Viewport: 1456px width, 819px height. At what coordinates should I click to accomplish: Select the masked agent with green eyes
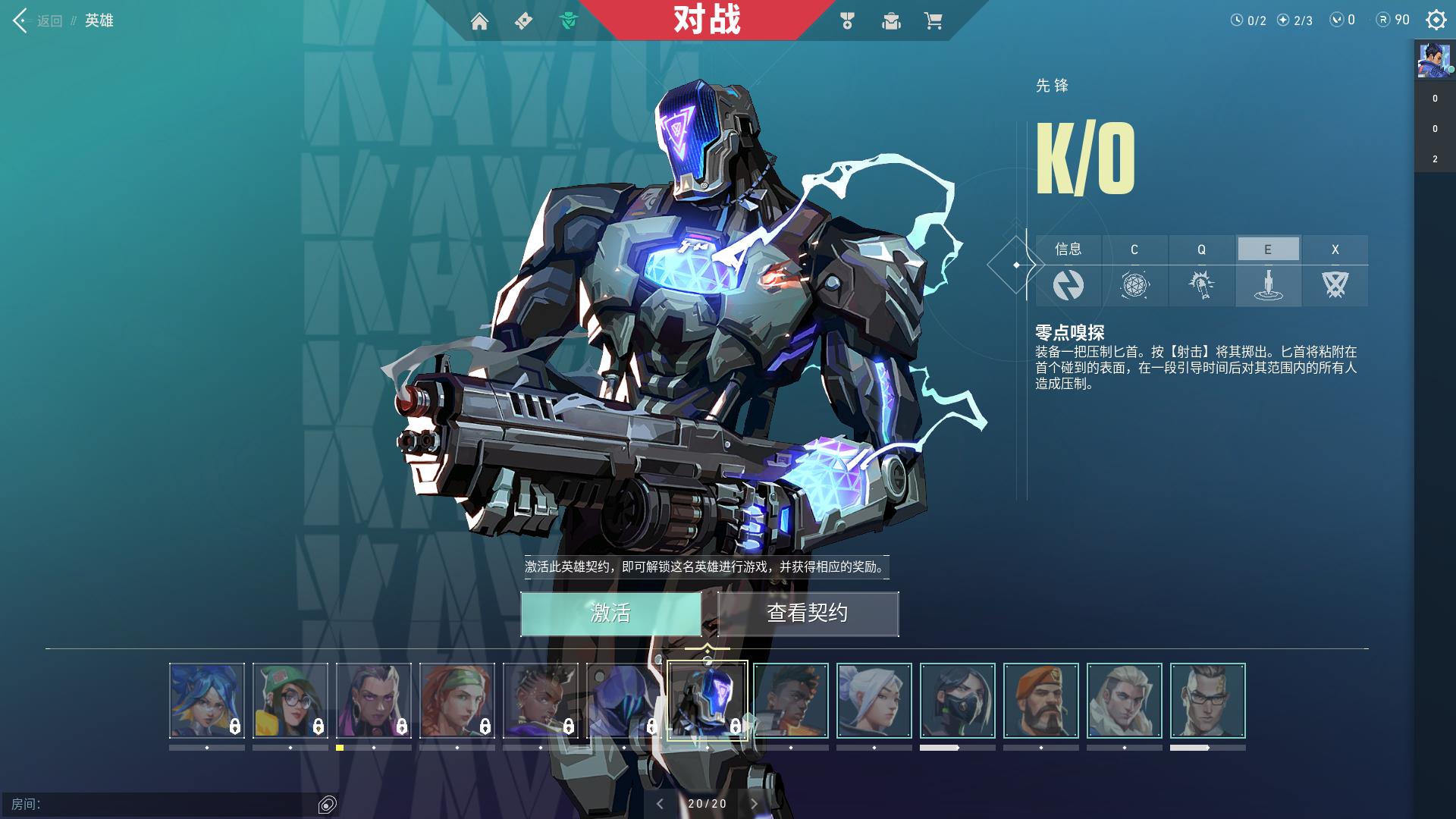click(958, 701)
